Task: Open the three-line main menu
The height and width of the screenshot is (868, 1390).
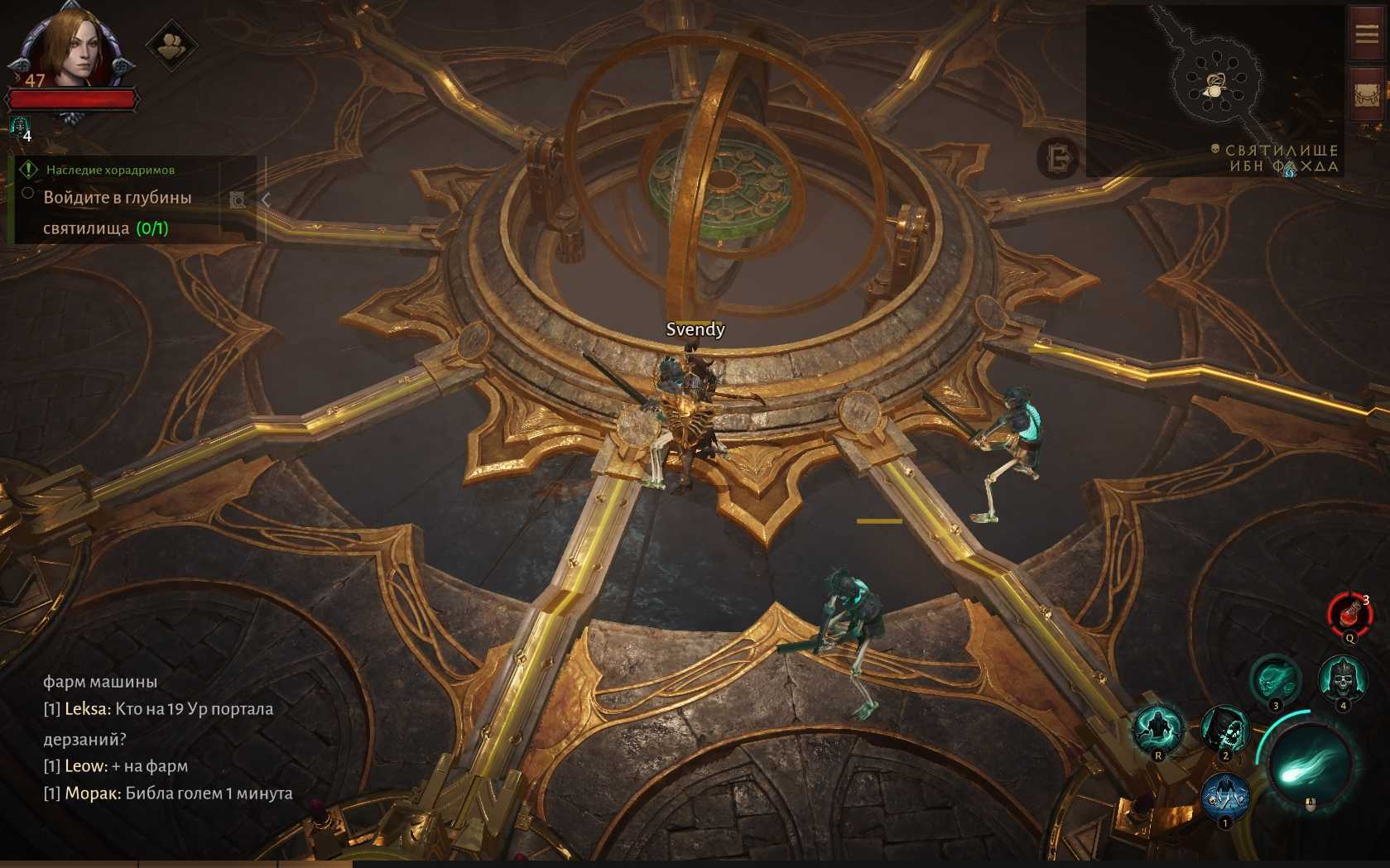Action: 1367,34
